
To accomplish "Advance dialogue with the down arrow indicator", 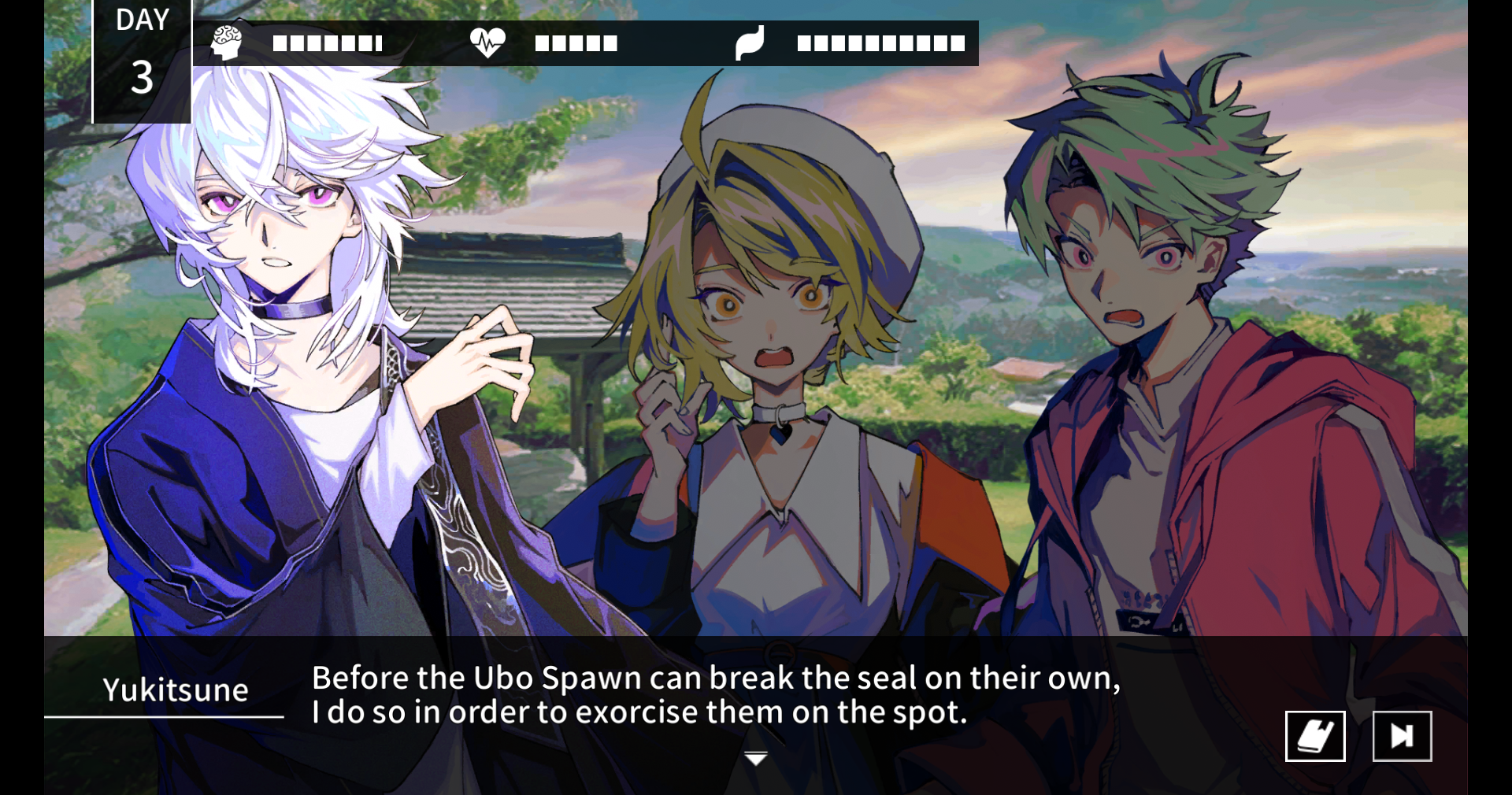I will (x=756, y=758).
